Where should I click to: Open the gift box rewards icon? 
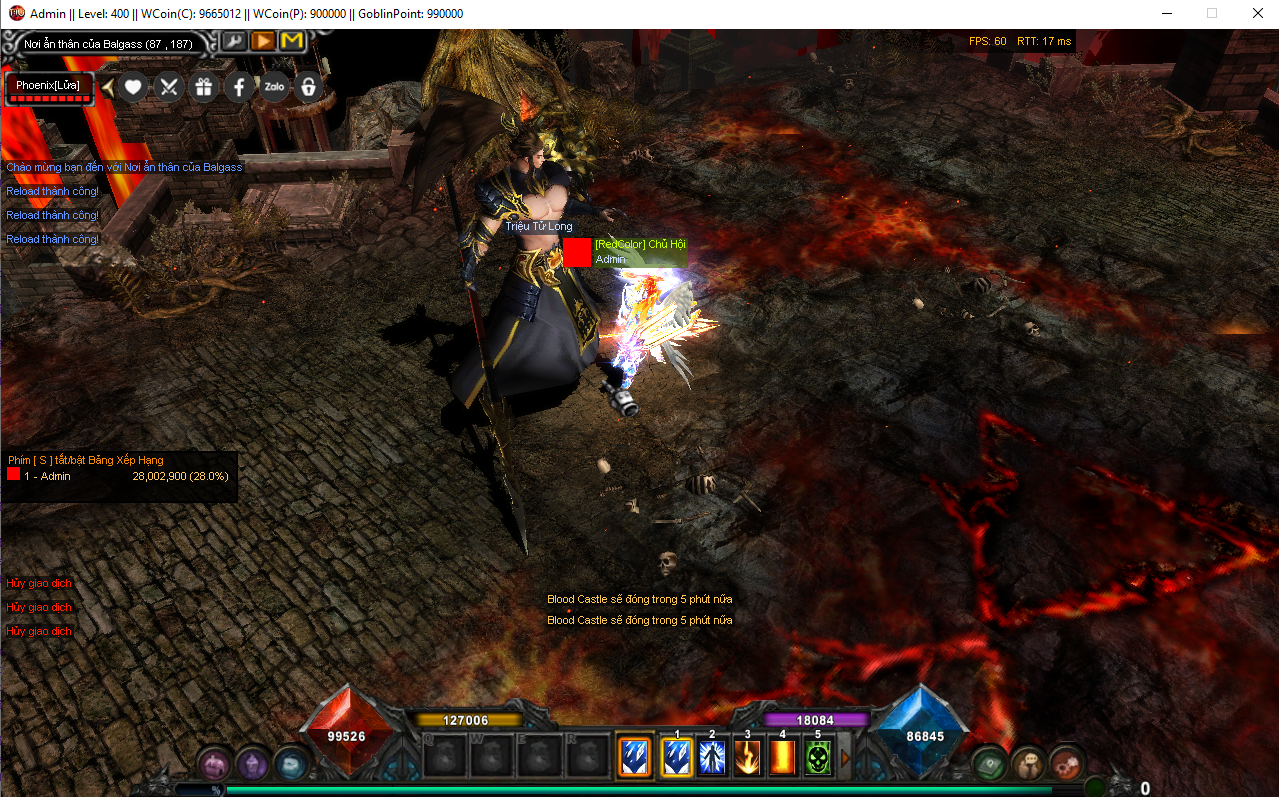(x=204, y=87)
